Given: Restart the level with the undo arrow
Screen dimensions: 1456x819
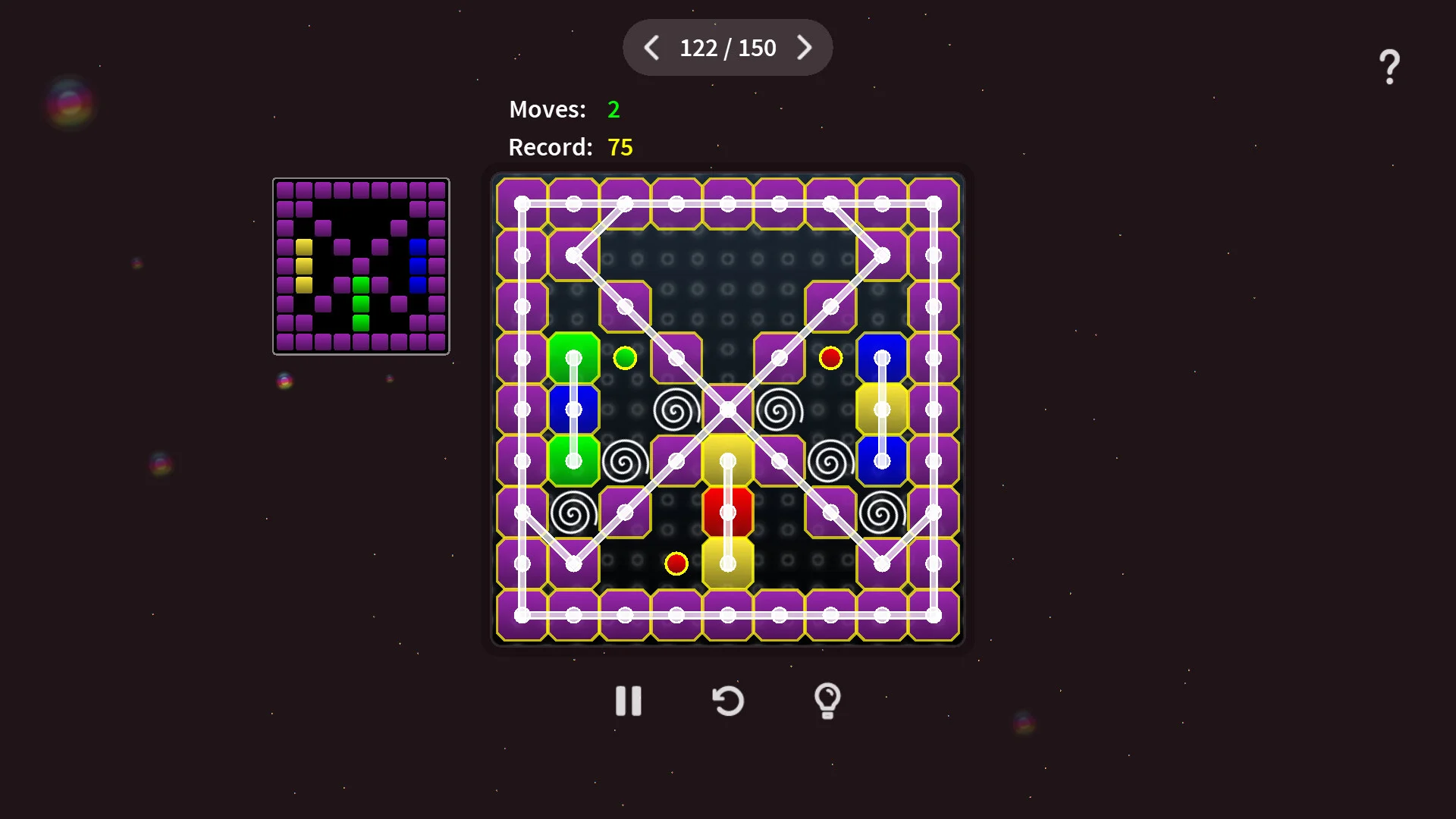Looking at the screenshot, I should click(728, 701).
